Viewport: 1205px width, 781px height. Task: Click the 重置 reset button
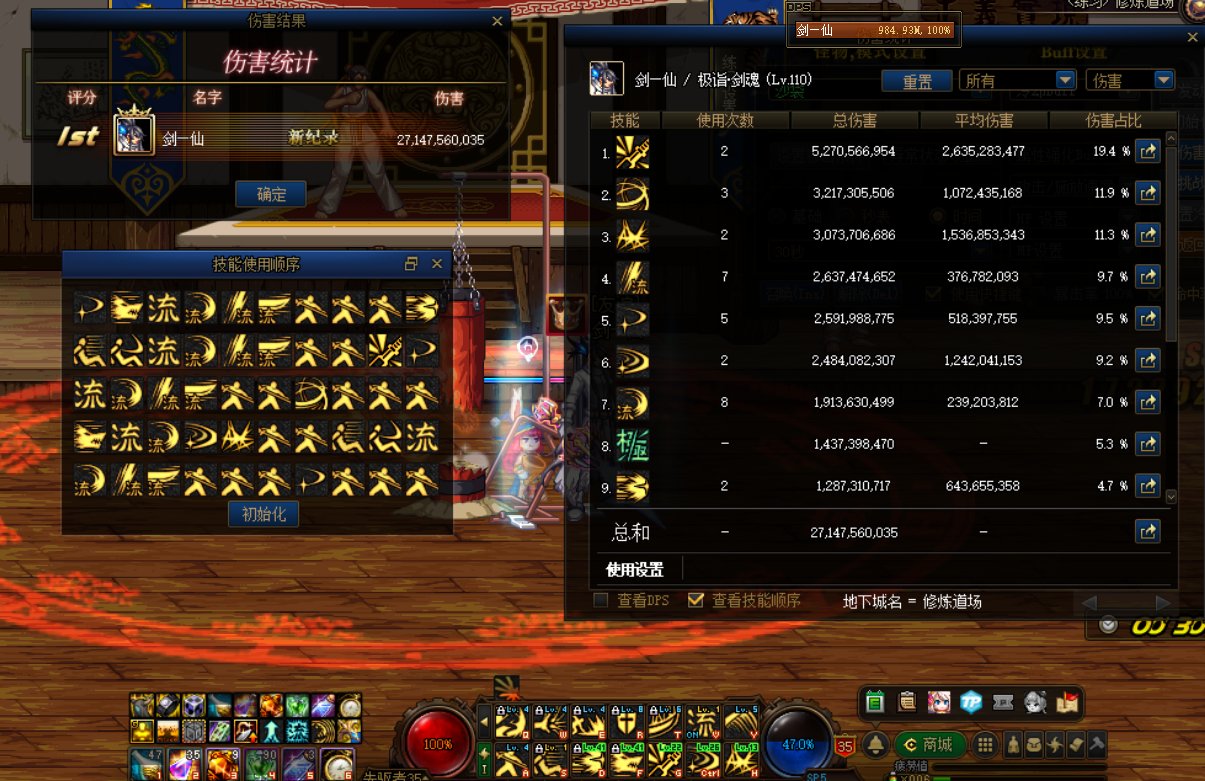(917, 81)
